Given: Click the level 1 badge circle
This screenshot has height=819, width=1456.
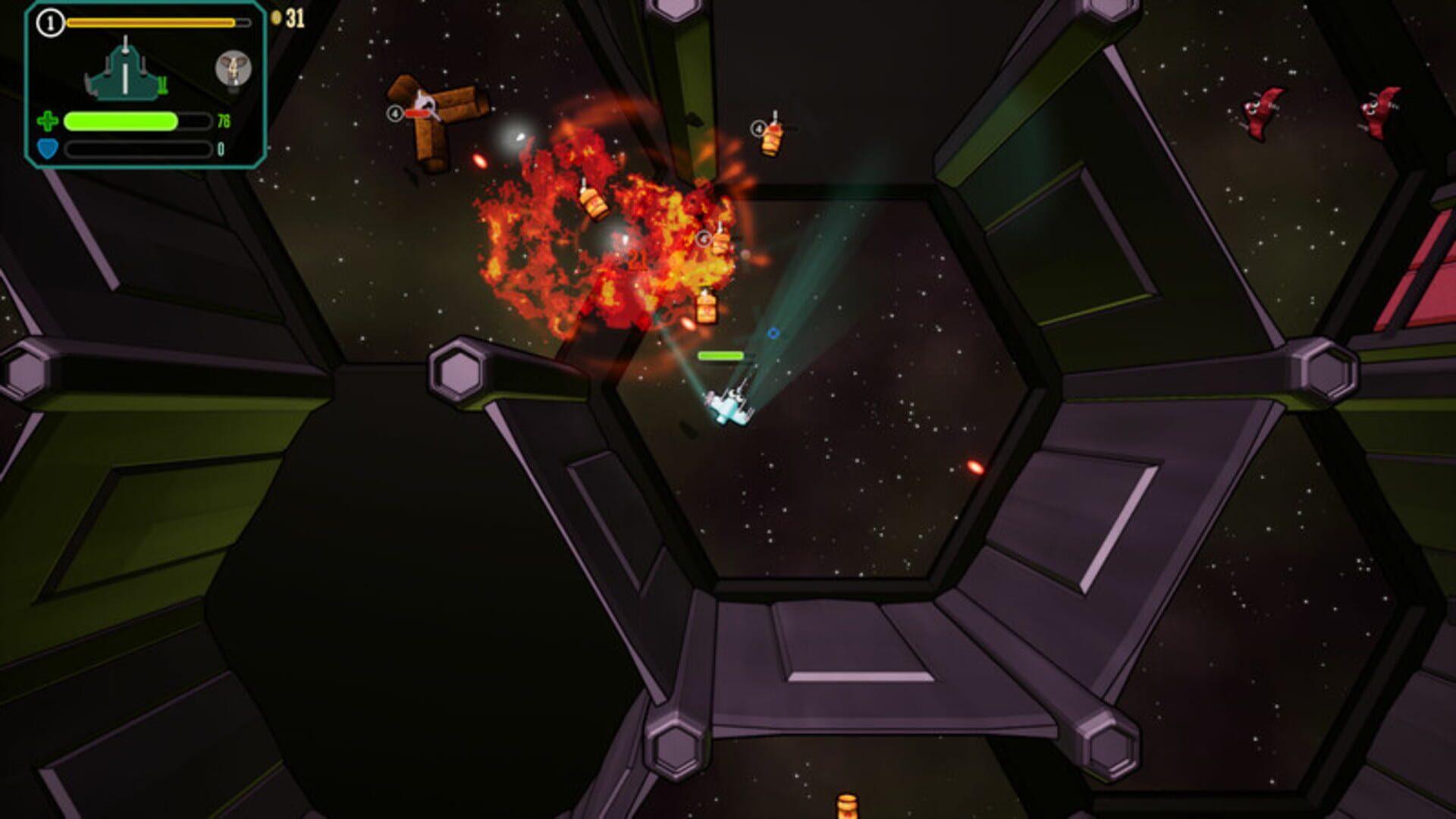Looking at the screenshot, I should 49,22.
